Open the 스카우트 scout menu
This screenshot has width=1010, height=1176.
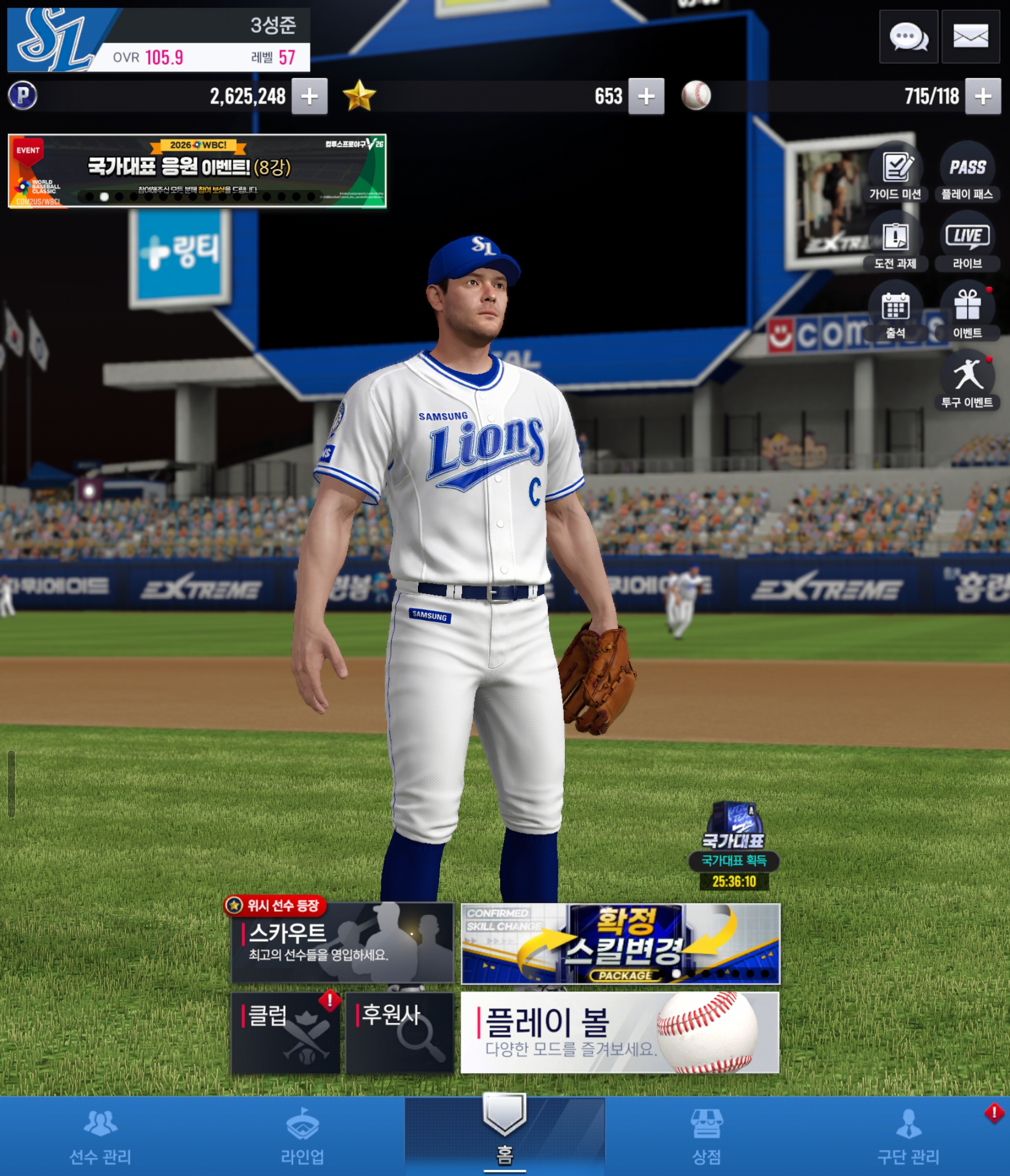click(342, 944)
